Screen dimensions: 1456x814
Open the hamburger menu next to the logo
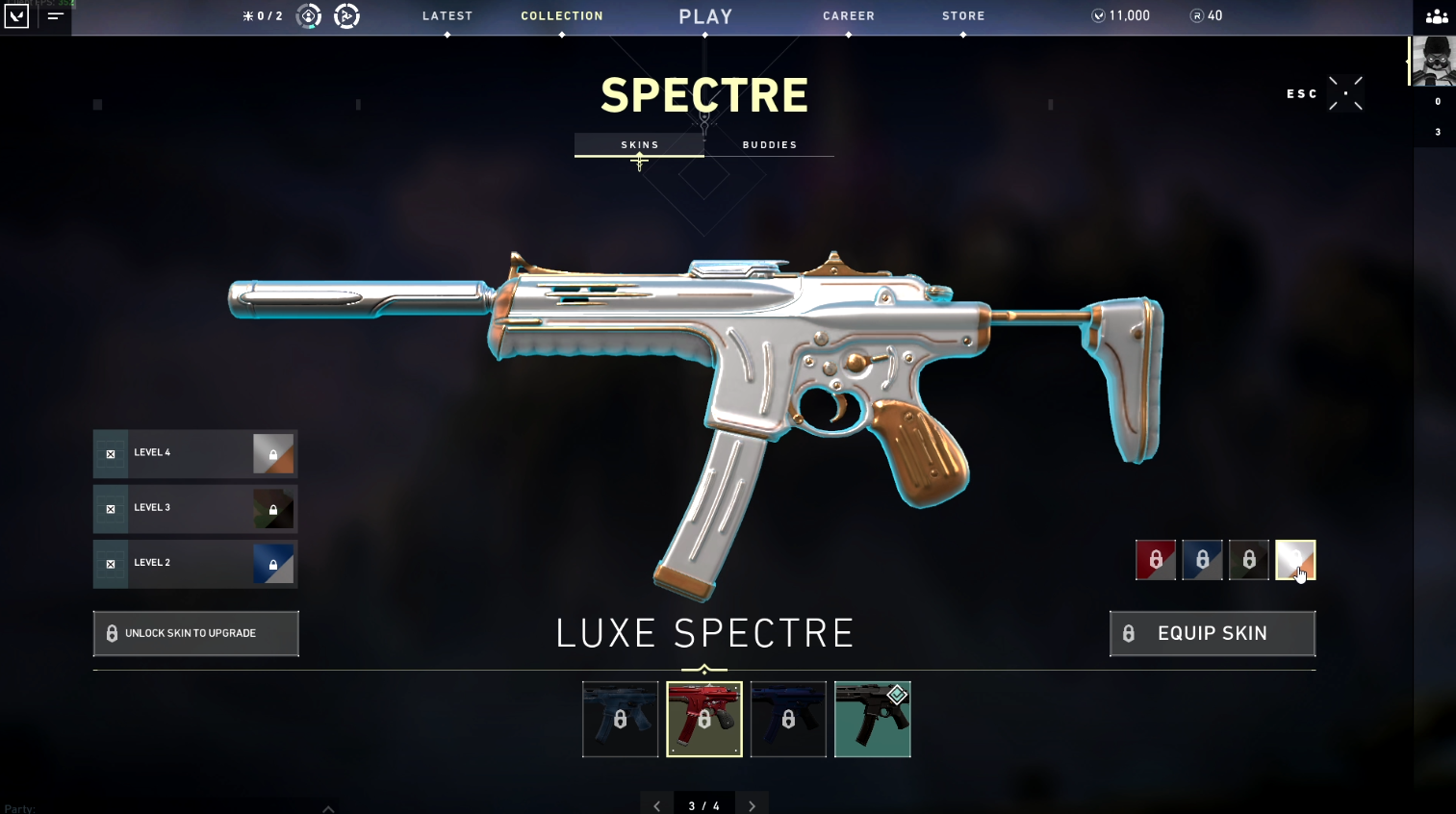tap(55, 15)
